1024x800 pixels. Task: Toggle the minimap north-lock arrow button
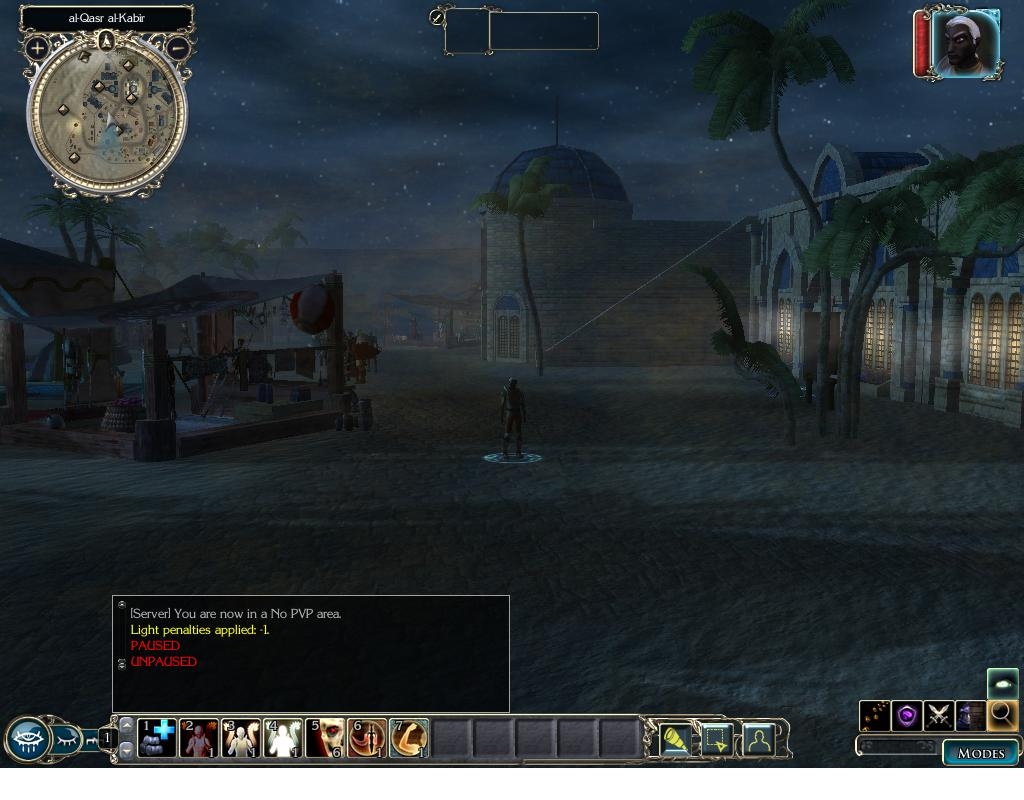pyautogui.click(x=106, y=41)
